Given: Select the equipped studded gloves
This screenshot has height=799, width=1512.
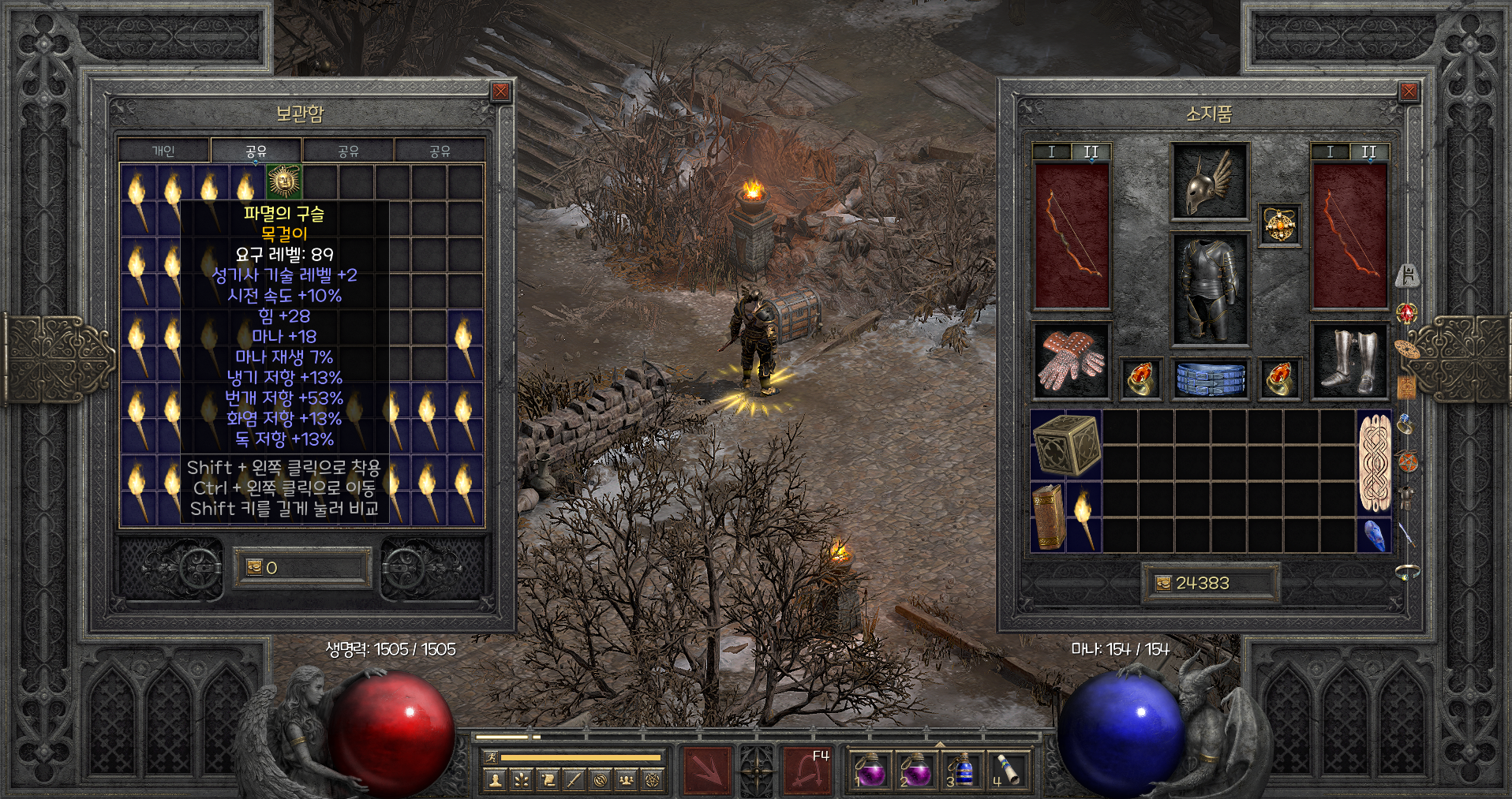Looking at the screenshot, I should click(x=1071, y=361).
